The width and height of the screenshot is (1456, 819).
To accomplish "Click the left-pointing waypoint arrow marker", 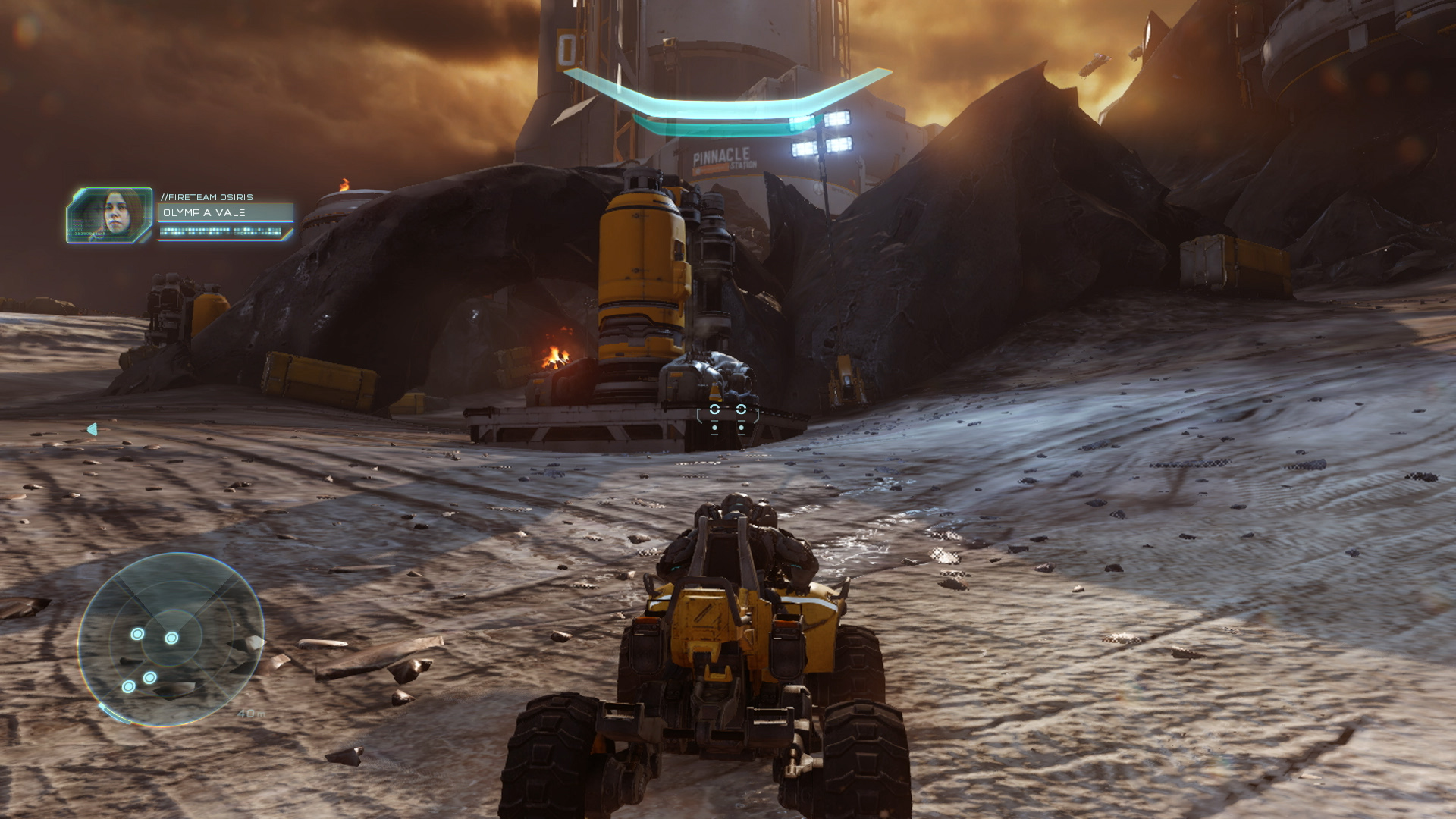I will pyautogui.click(x=93, y=430).
